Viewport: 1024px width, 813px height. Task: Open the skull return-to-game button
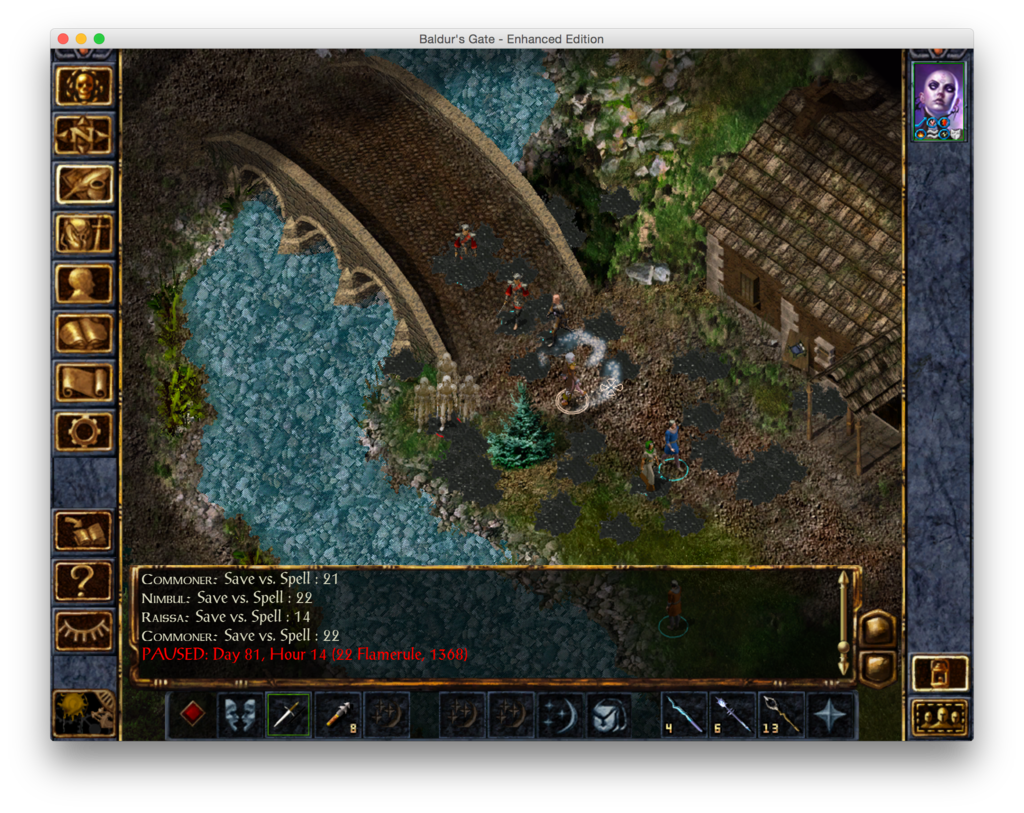click(84, 87)
